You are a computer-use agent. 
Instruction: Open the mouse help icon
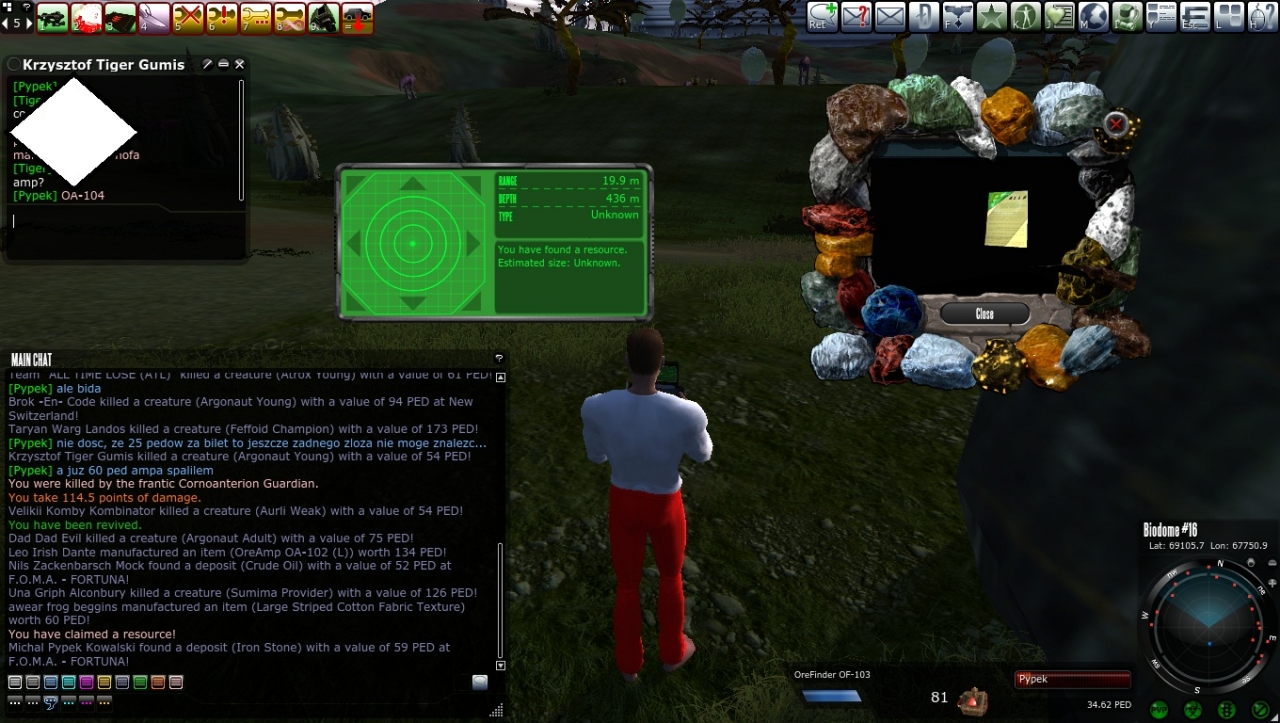click(x=1263, y=16)
